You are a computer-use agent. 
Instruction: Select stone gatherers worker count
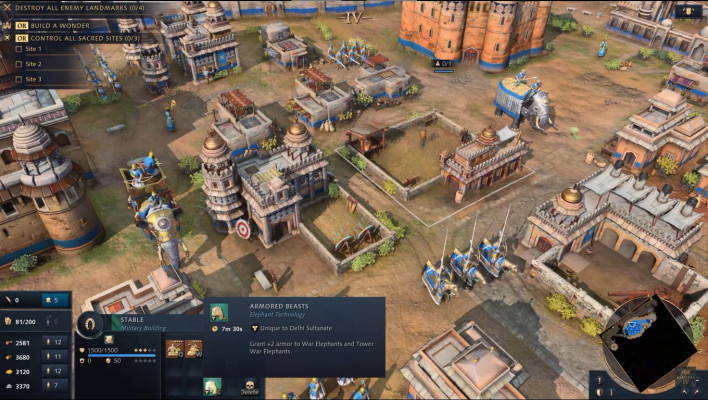(x=56, y=385)
